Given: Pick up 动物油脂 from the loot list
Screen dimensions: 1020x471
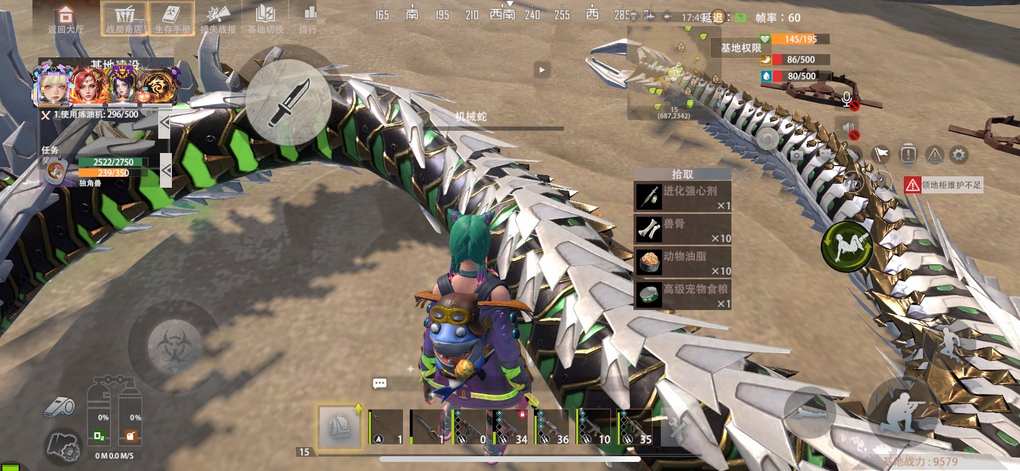Looking at the screenshot, I should (x=683, y=262).
